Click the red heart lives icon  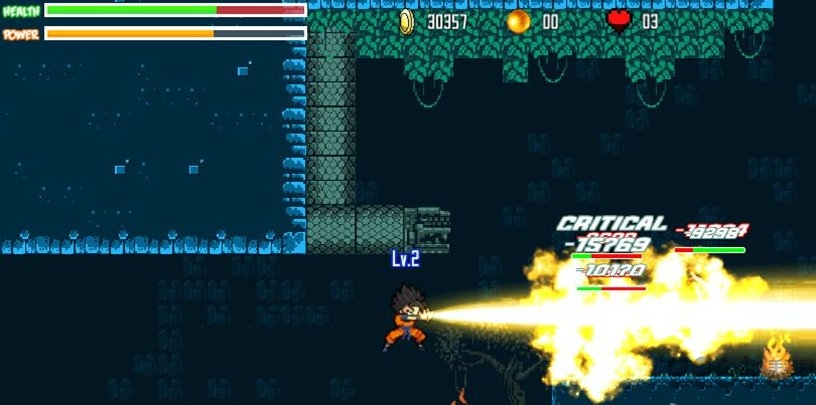pos(619,21)
